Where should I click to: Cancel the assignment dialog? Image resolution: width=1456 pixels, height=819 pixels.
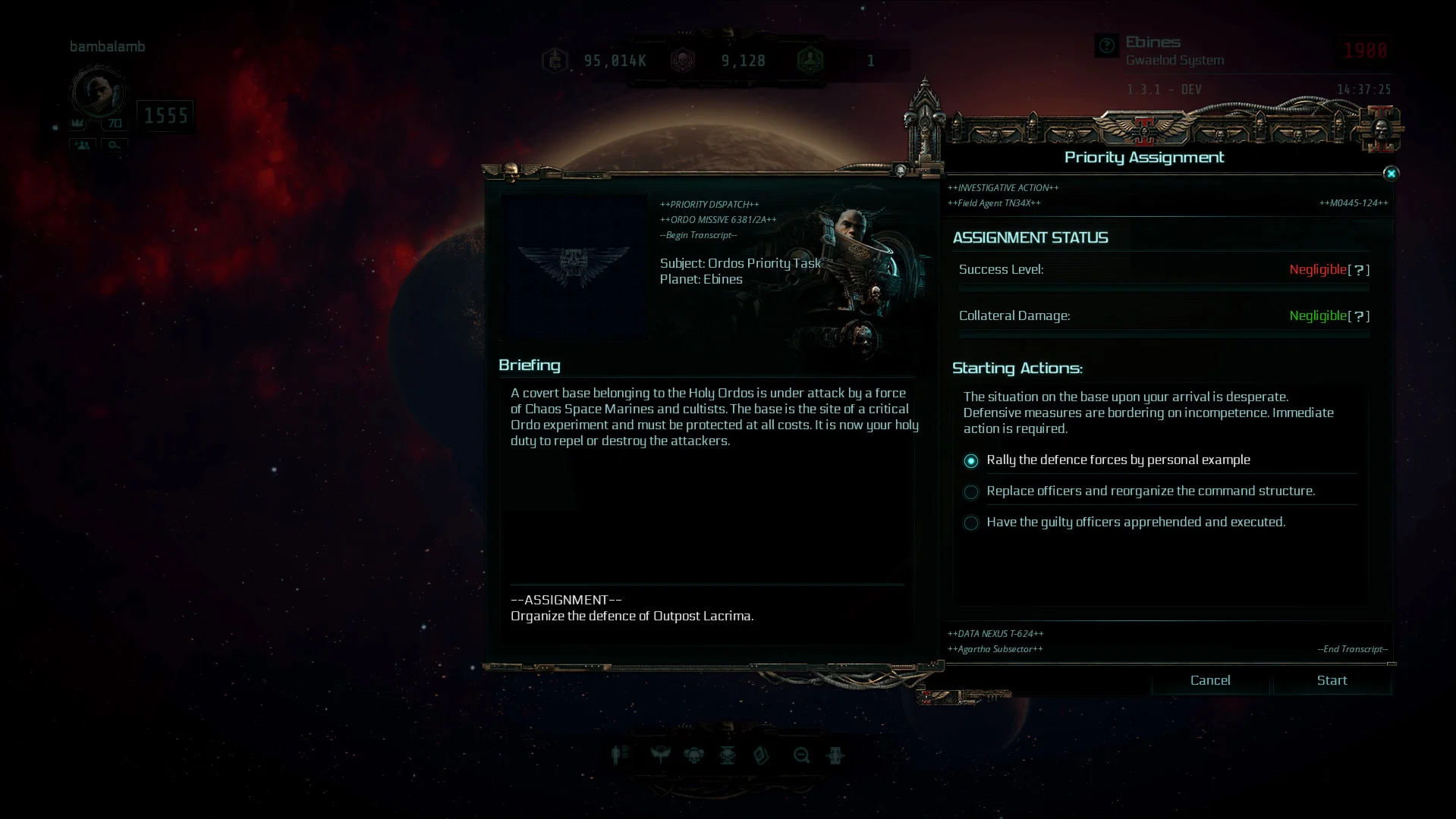(1210, 680)
